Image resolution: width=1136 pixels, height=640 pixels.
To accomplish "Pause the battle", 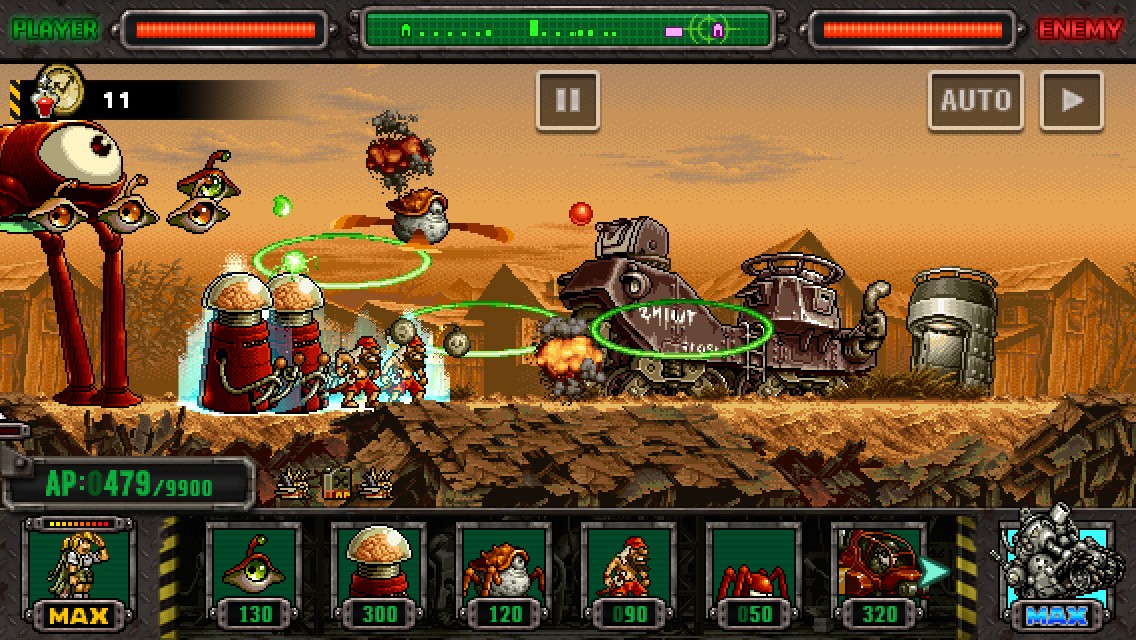I will [567, 100].
